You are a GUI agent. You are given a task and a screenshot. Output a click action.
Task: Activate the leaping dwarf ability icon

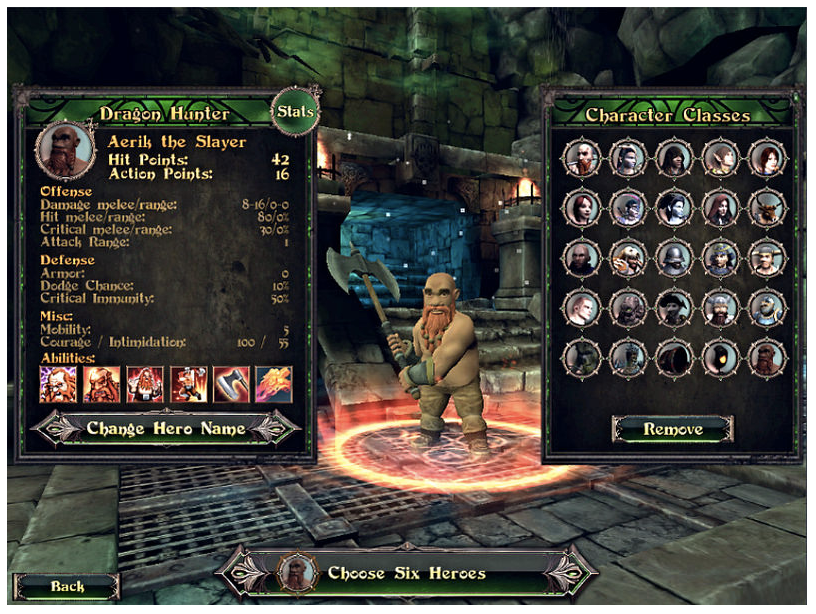pyautogui.click(x=187, y=384)
